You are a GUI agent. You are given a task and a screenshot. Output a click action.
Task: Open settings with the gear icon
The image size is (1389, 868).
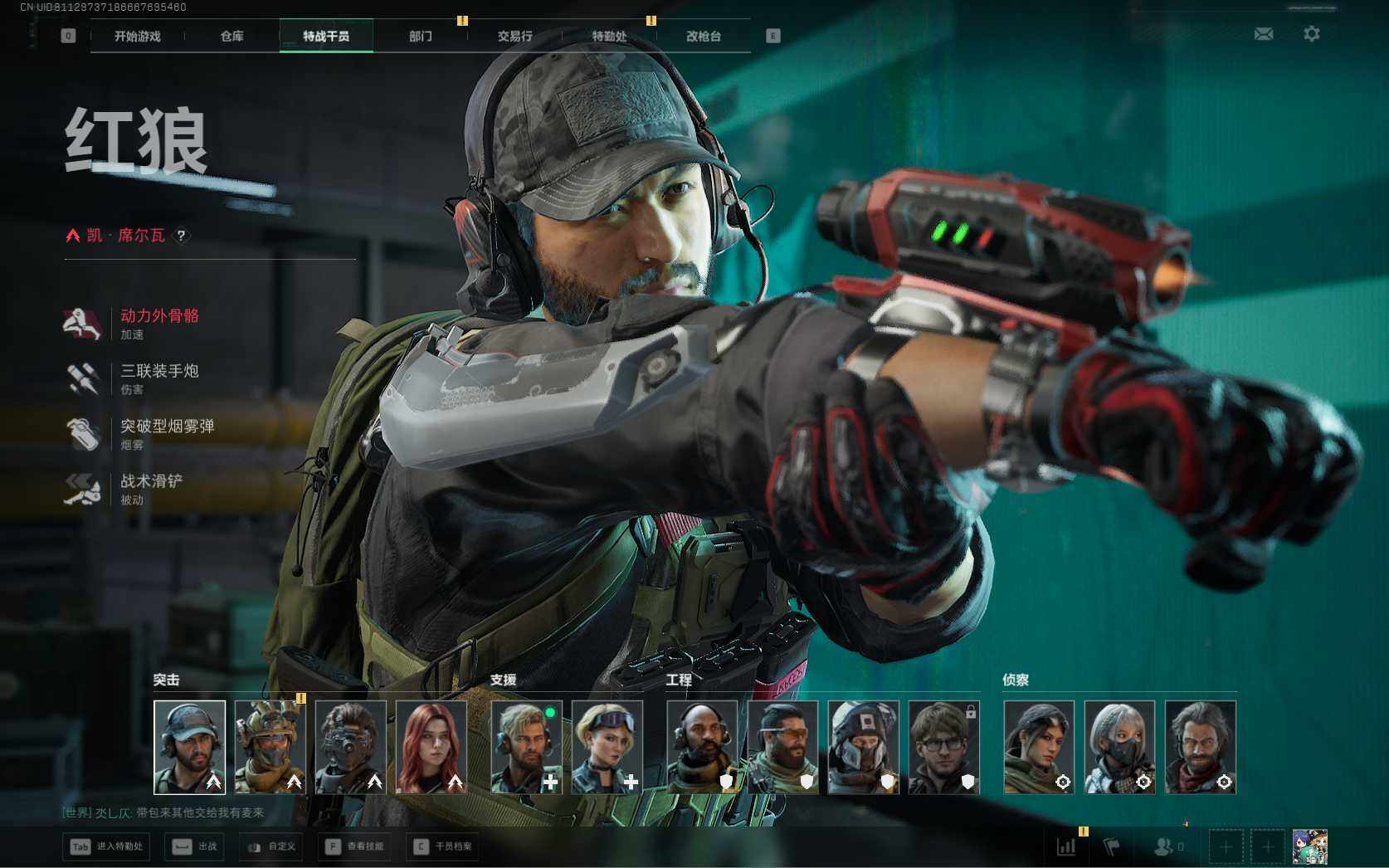click(x=1312, y=34)
